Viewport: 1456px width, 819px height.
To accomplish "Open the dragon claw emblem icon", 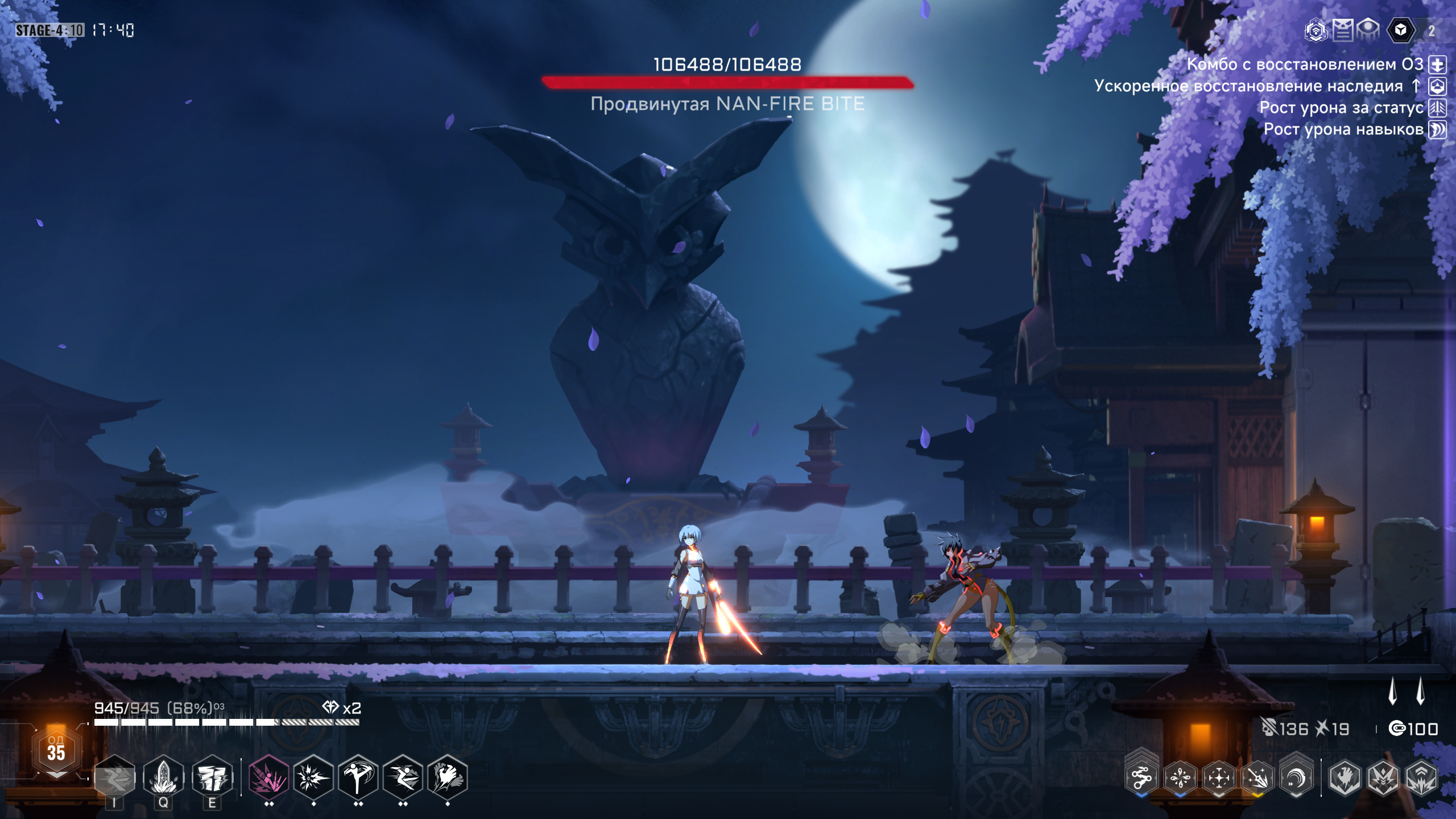I will pyautogui.click(x=1345, y=777).
